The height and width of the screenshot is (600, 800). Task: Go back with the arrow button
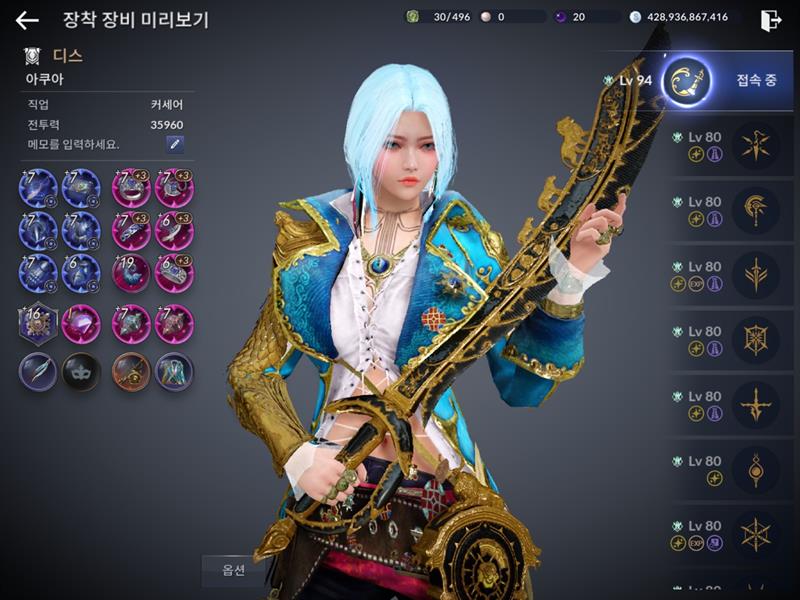(x=27, y=20)
